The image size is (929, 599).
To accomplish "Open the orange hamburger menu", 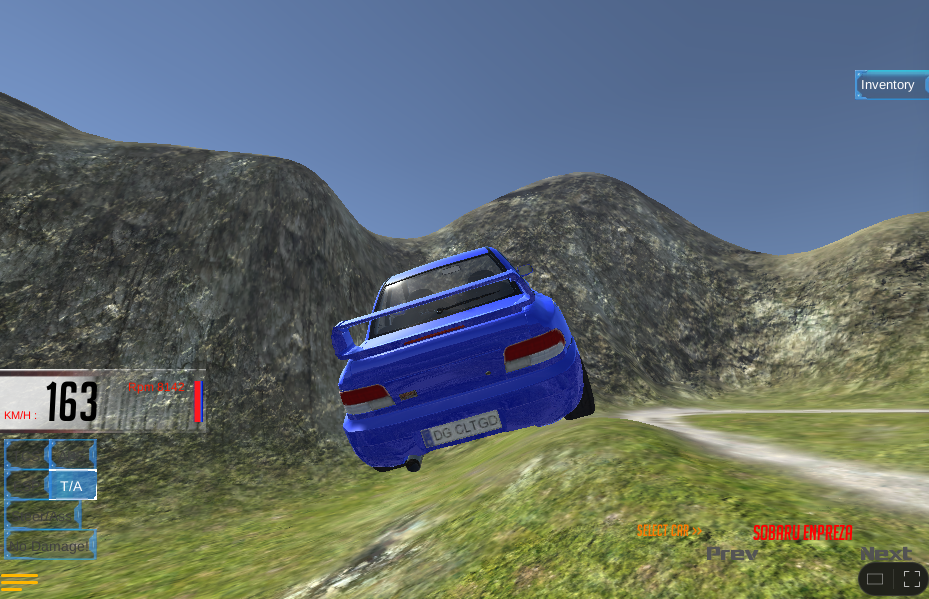I will pyautogui.click(x=19, y=581).
